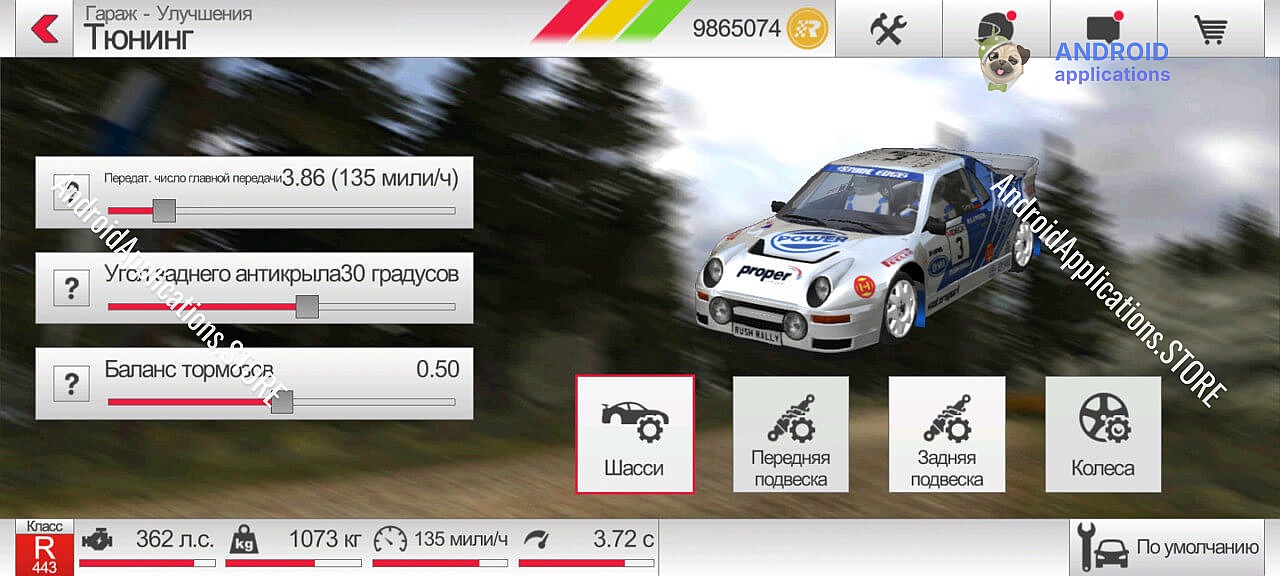Show help for brake balance
This screenshot has width=1280, height=576.
[71, 384]
